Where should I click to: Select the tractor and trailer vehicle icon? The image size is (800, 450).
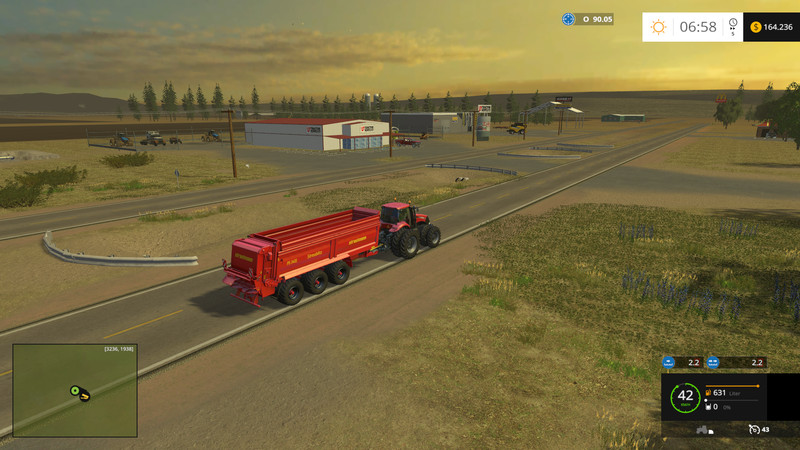click(x=704, y=430)
